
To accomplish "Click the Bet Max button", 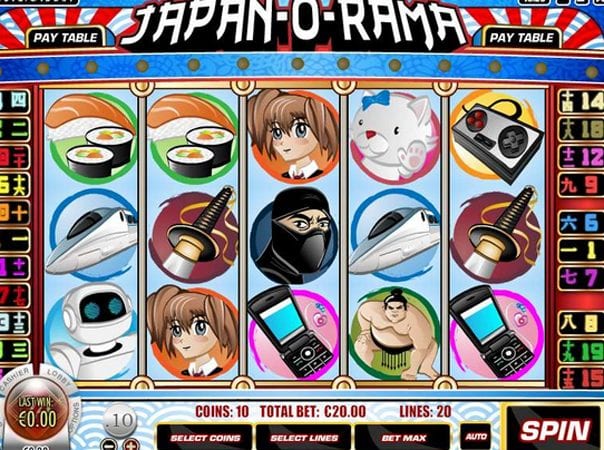I will point(402,437).
